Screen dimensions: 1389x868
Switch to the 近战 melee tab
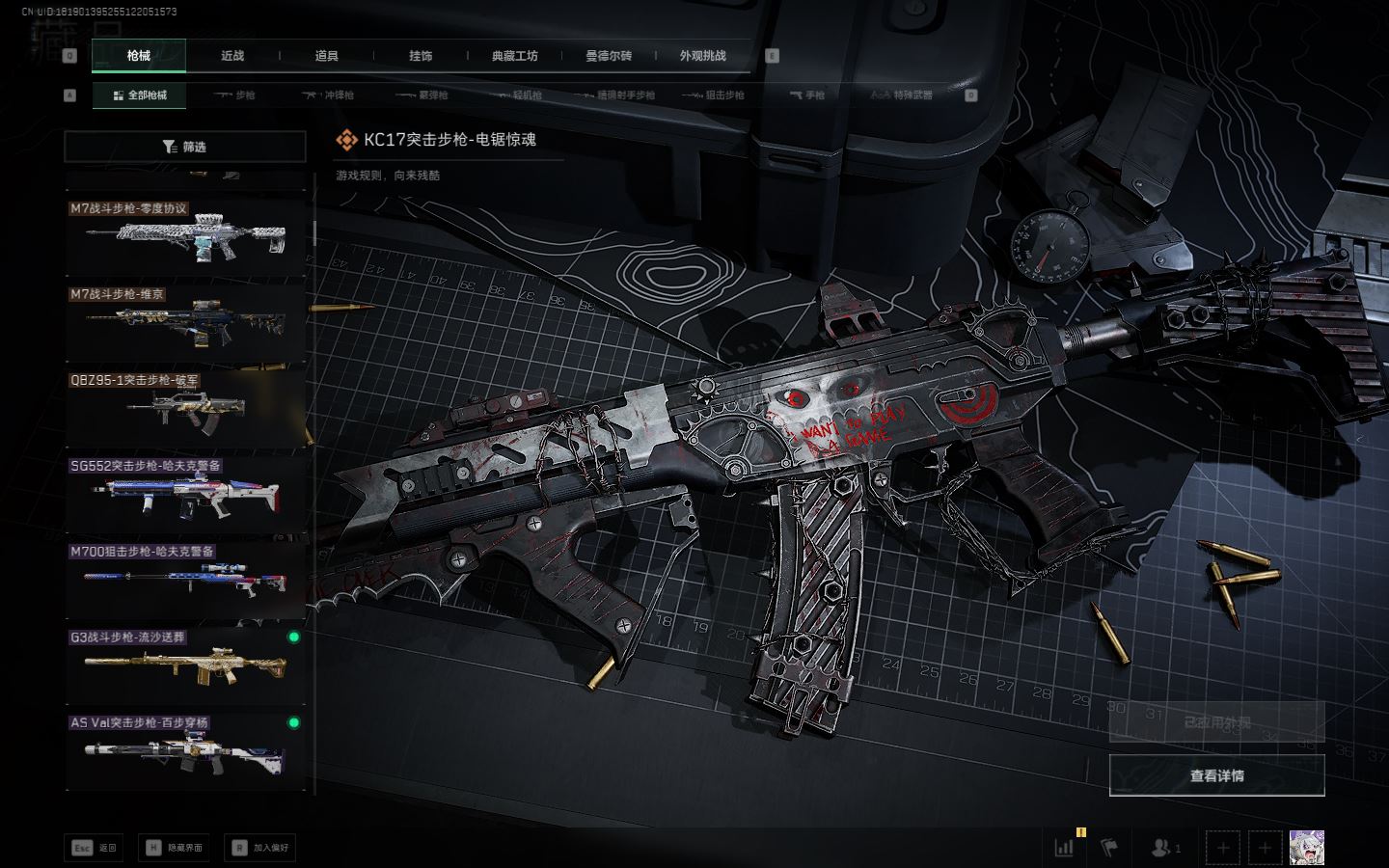(232, 56)
